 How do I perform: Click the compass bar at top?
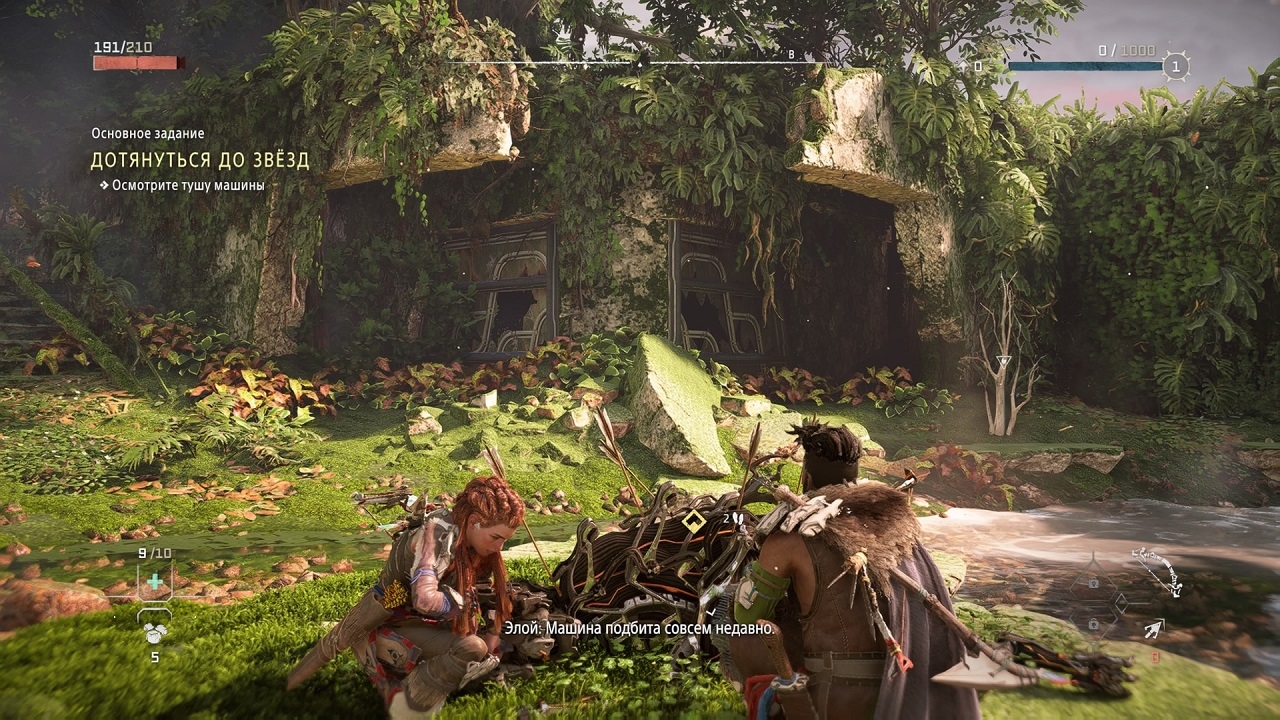(640, 62)
